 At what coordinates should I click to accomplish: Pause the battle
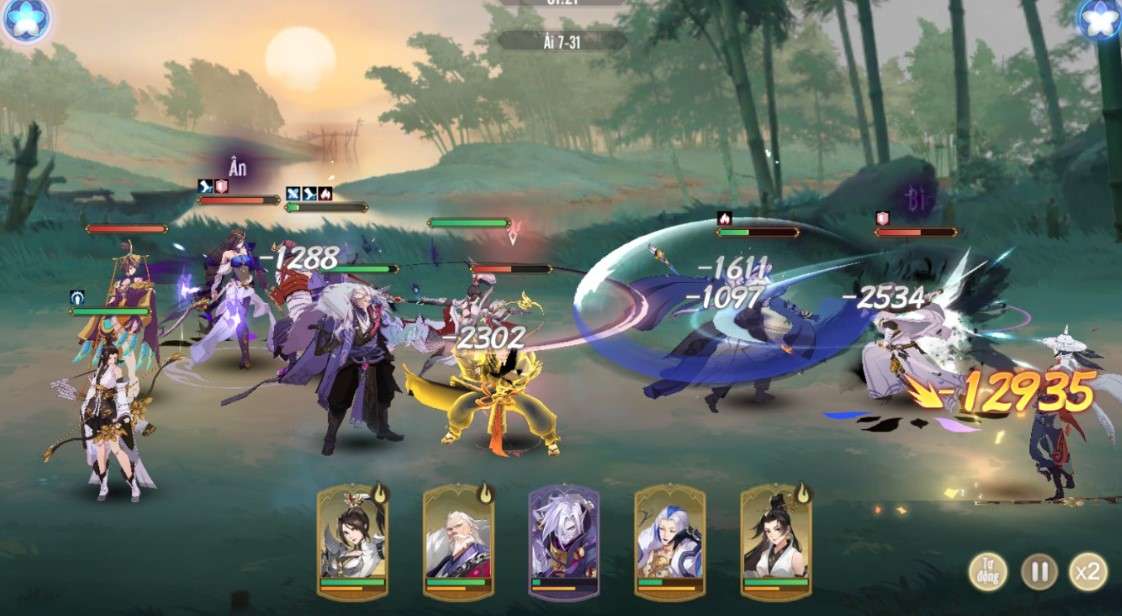coord(1039,571)
